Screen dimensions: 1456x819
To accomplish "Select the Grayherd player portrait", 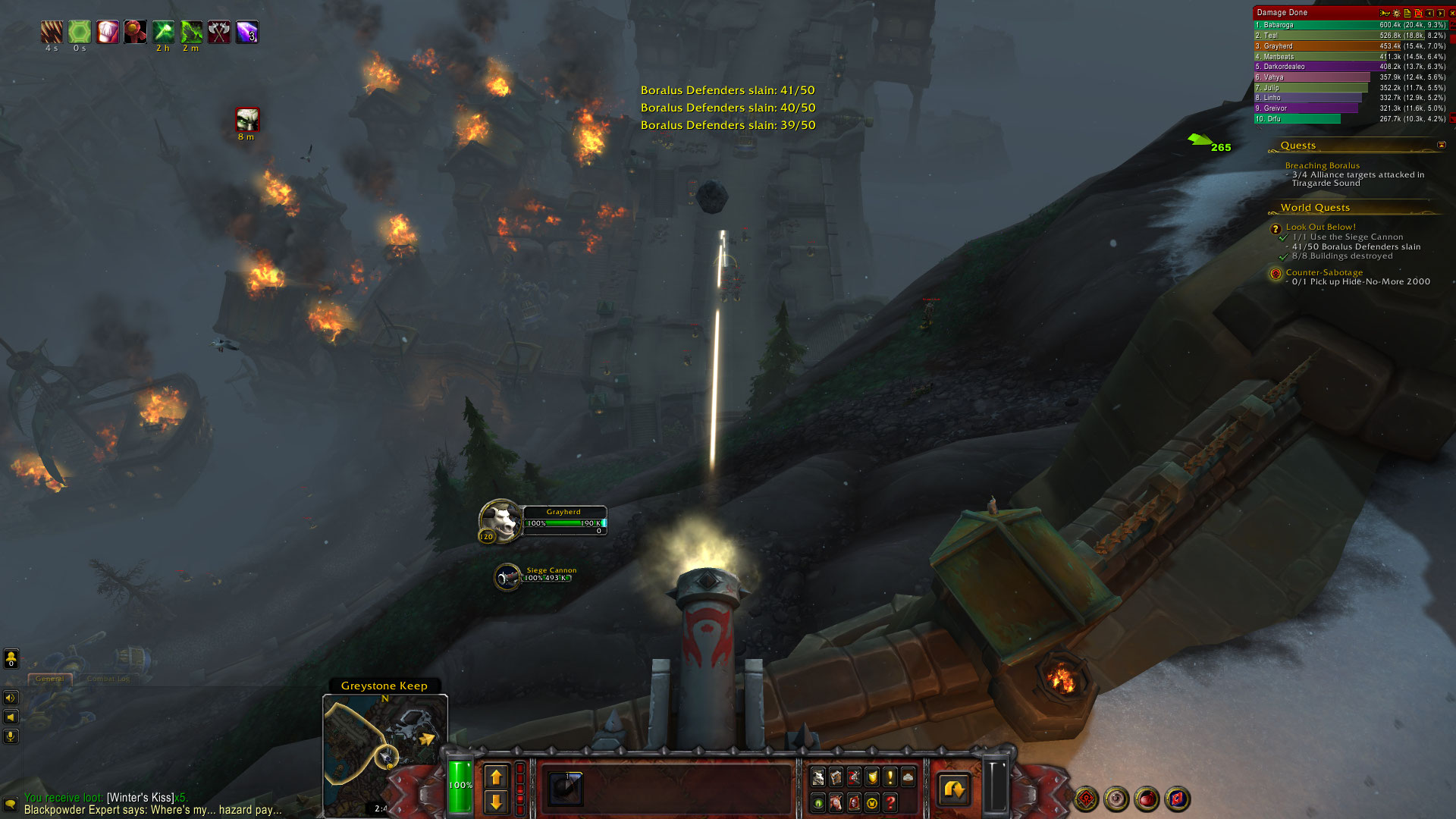I will (x=499, y=521).
